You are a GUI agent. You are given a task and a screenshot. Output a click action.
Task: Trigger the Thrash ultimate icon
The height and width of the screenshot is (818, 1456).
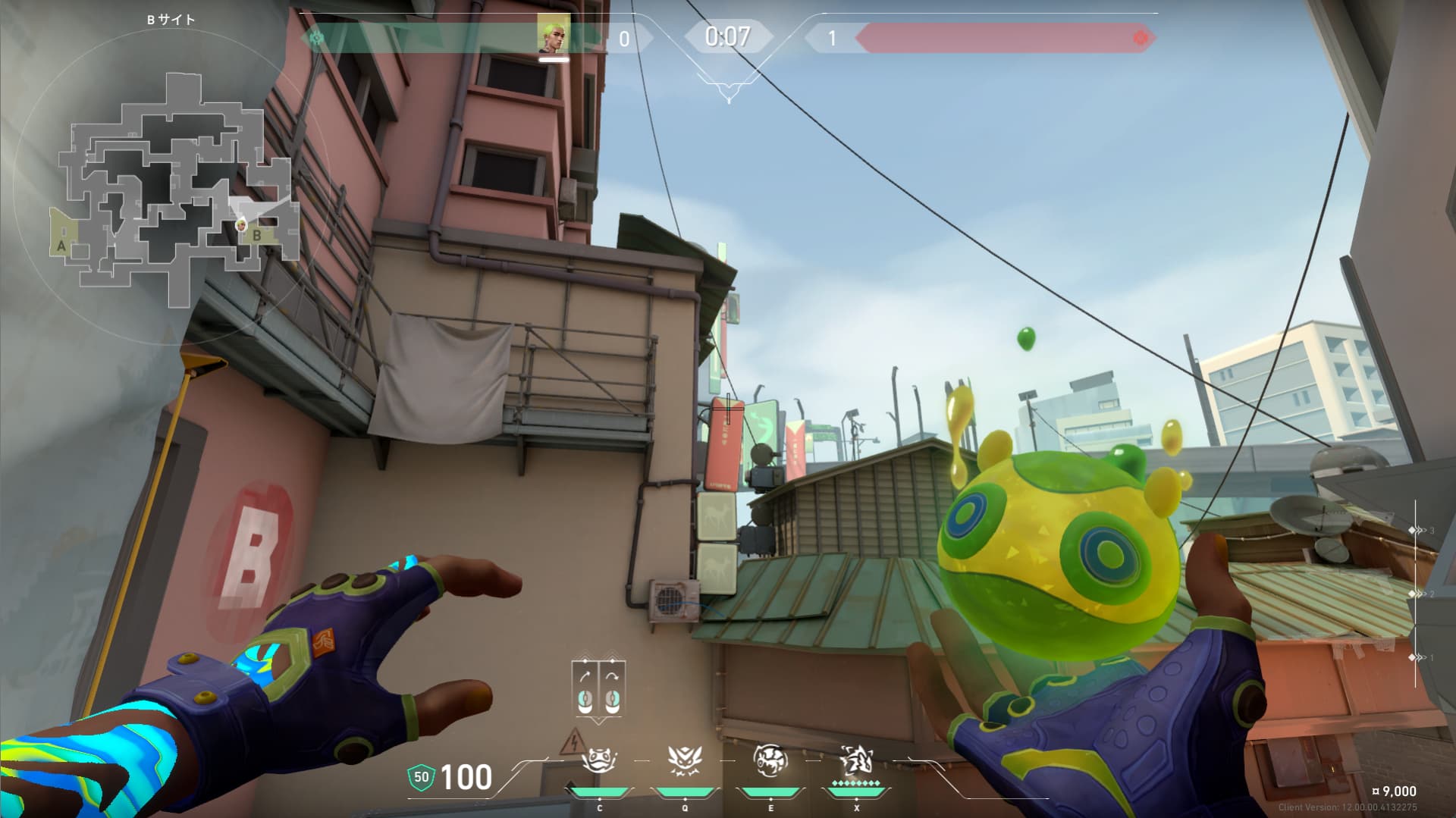(856, 760)
